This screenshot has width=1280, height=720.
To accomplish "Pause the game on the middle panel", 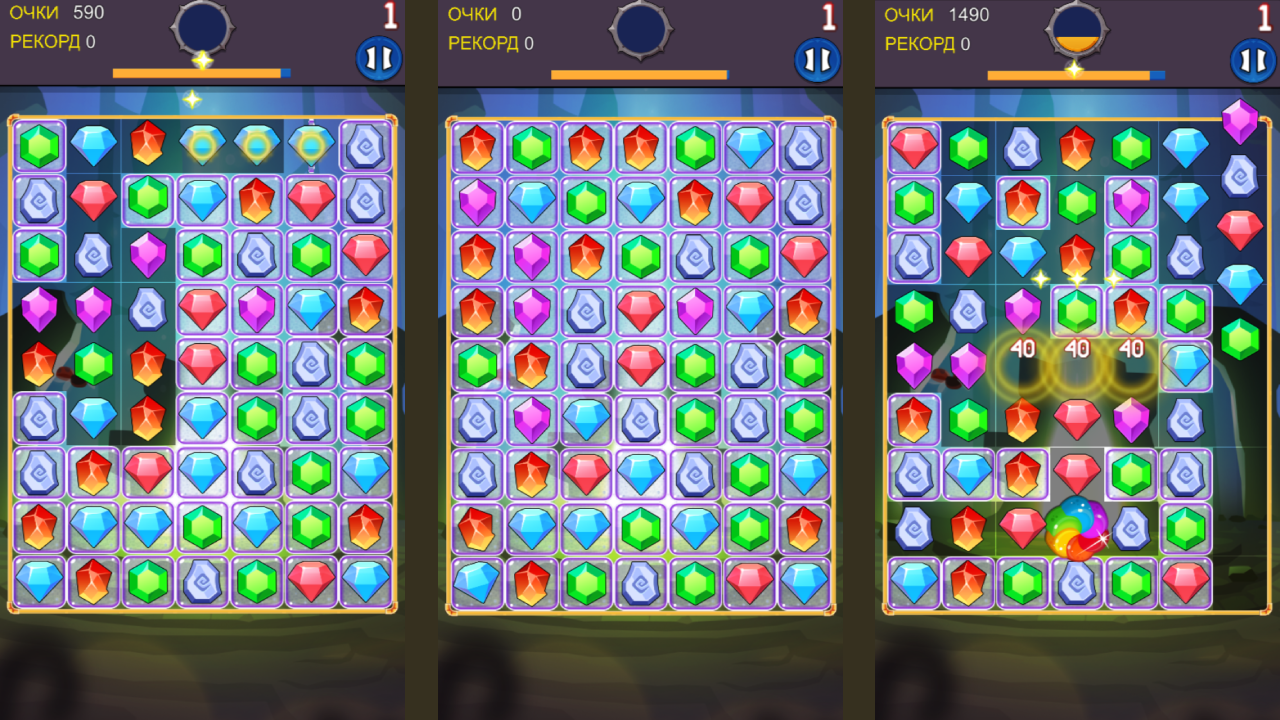I will click(816, 57).
